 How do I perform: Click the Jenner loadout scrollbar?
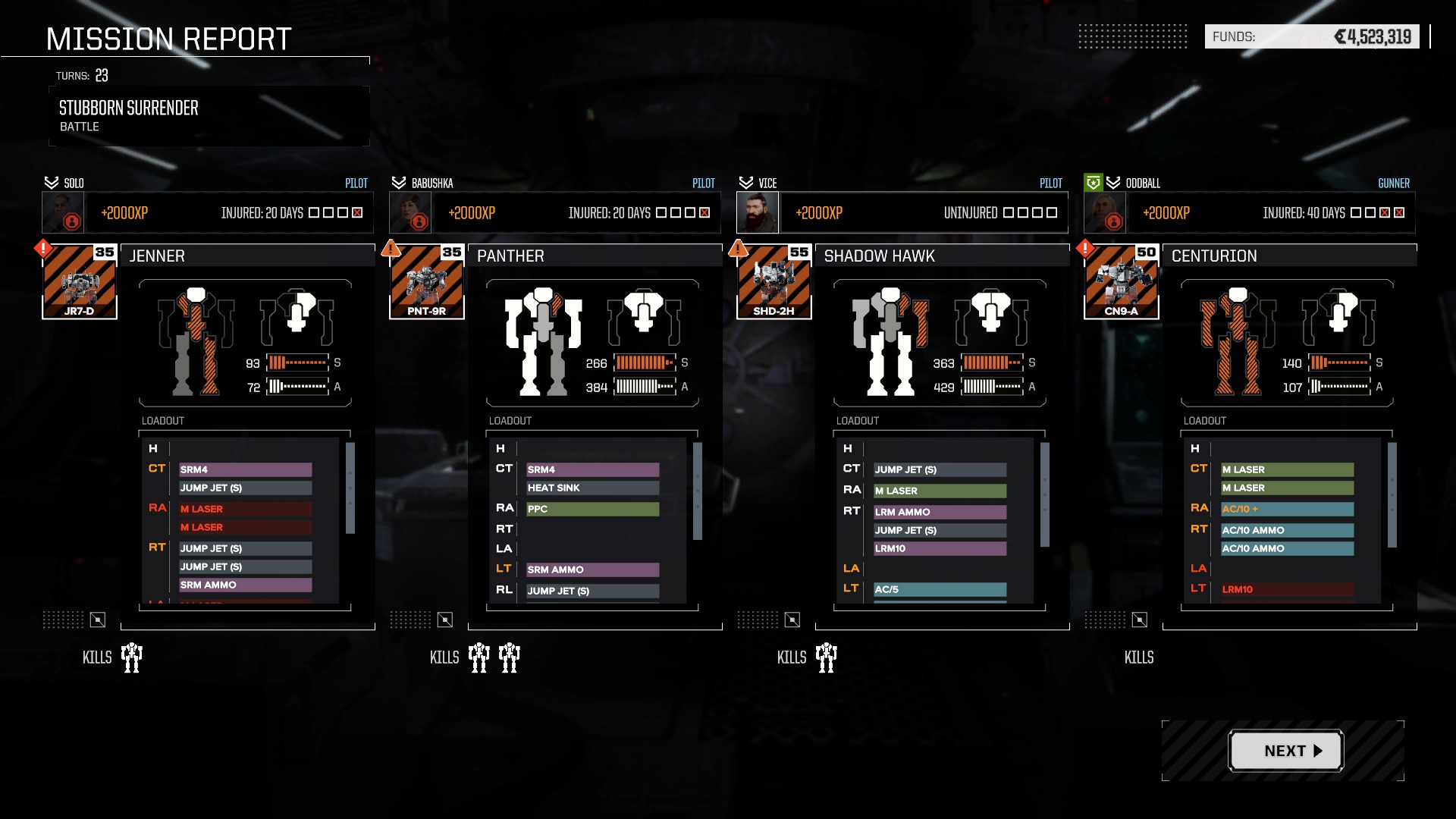pos(350,488)
